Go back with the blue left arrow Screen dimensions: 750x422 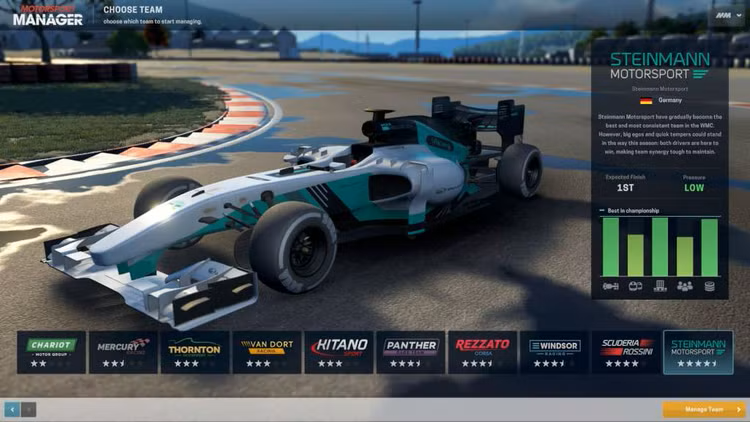pos(12,409)
